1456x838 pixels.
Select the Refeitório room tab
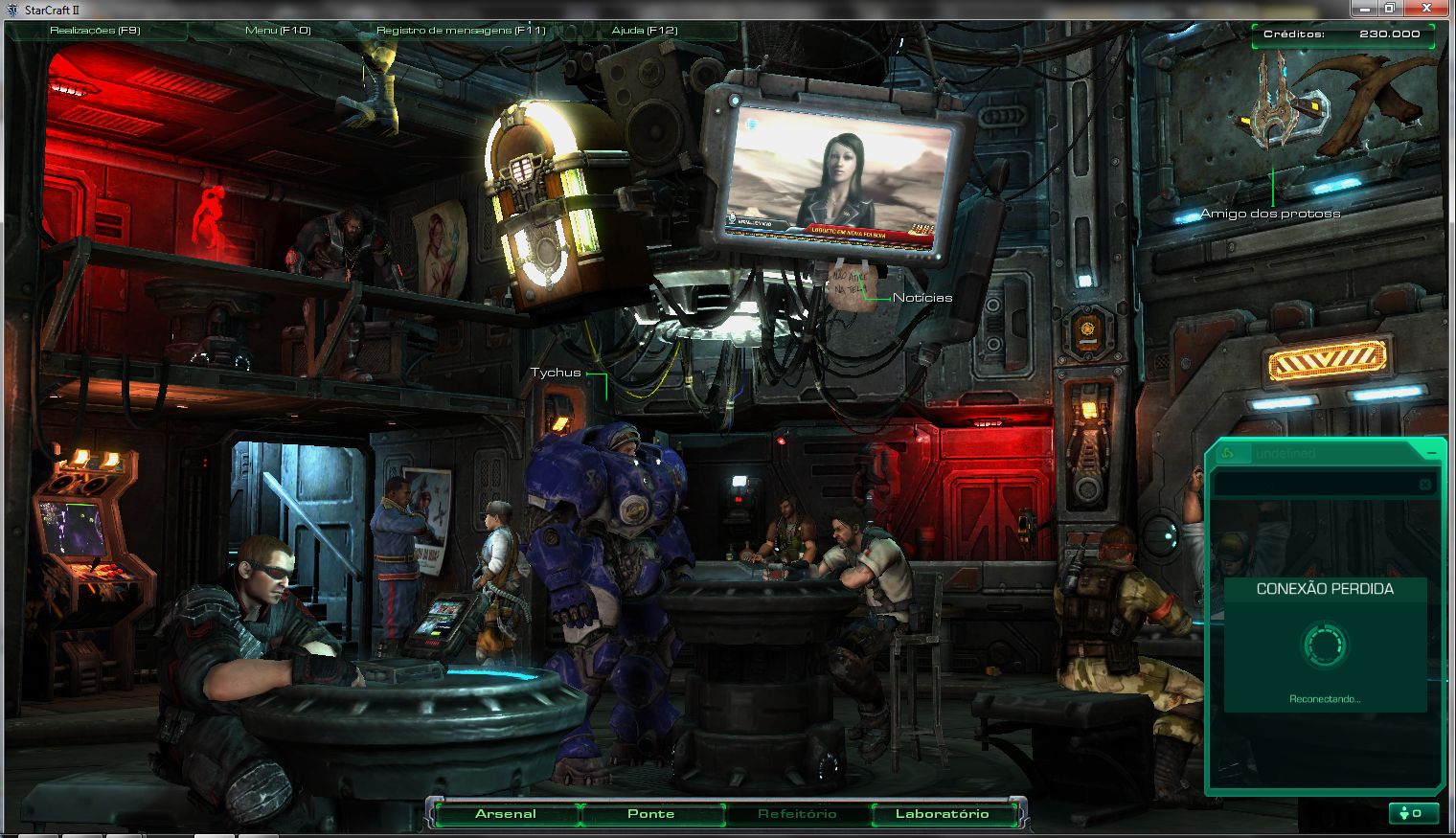tap(797, 814)
